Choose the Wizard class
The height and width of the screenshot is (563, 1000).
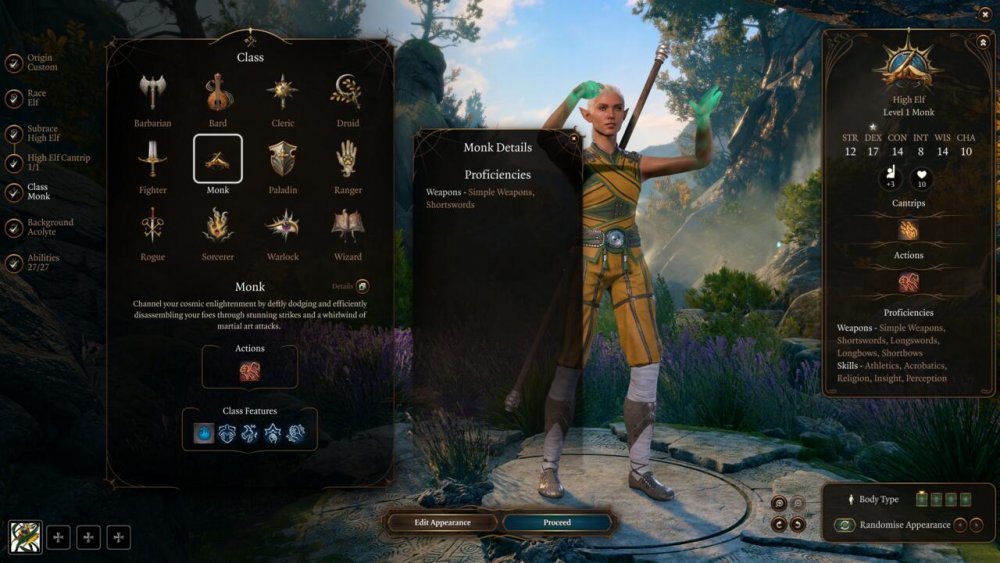(347, 227)
